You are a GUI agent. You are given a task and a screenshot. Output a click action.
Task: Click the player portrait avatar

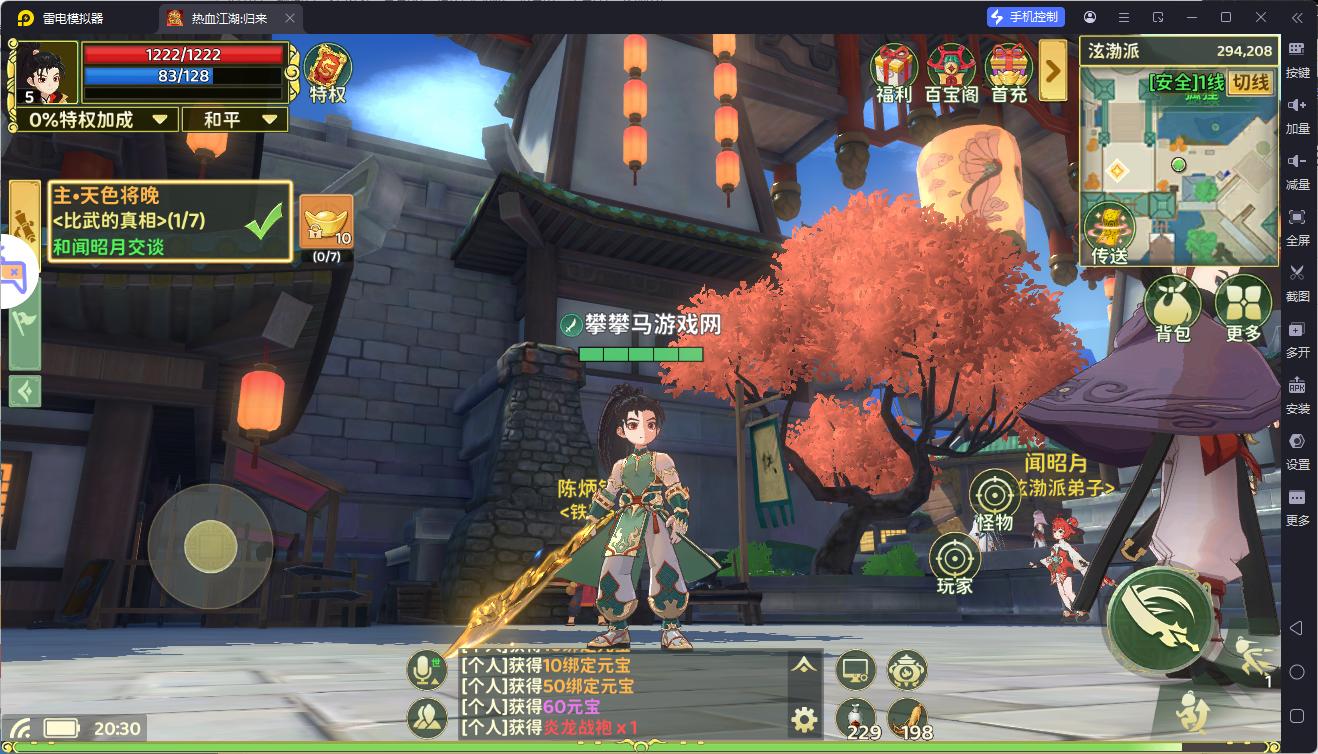point(44,73)
